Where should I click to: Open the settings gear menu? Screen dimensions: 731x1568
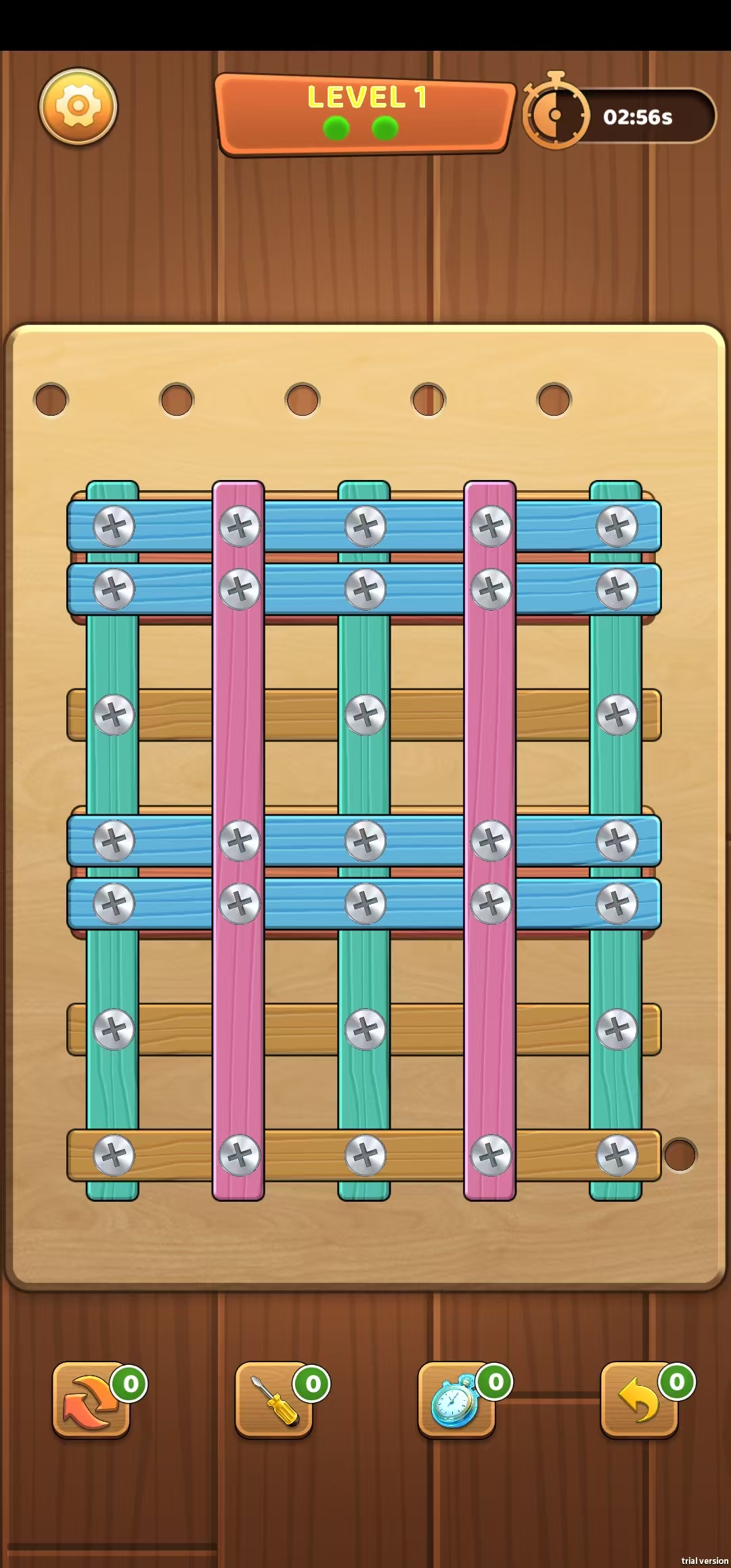tap(78, 106)
